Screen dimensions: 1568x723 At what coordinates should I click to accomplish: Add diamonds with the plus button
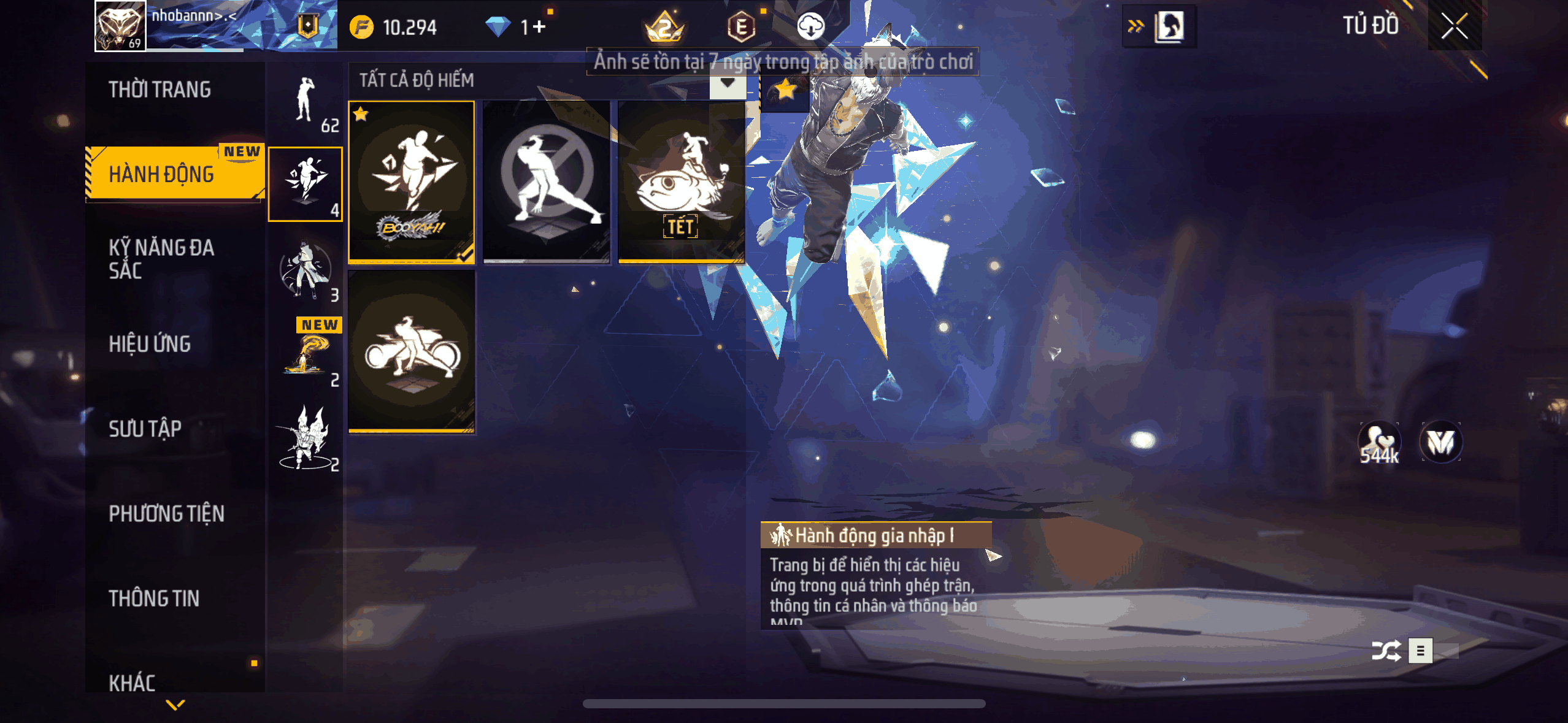539,27
